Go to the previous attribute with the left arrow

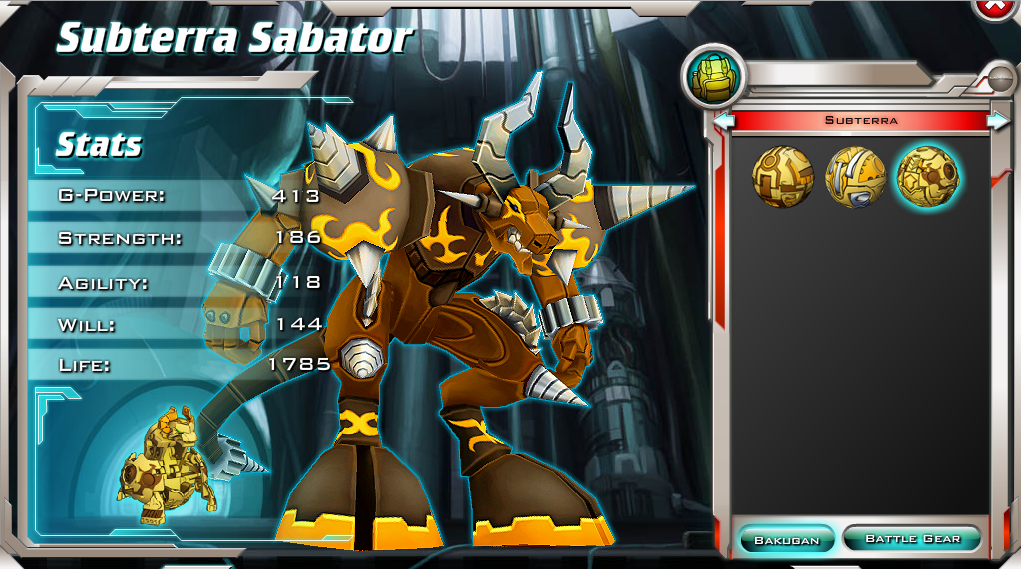click(x=724, y=120)
